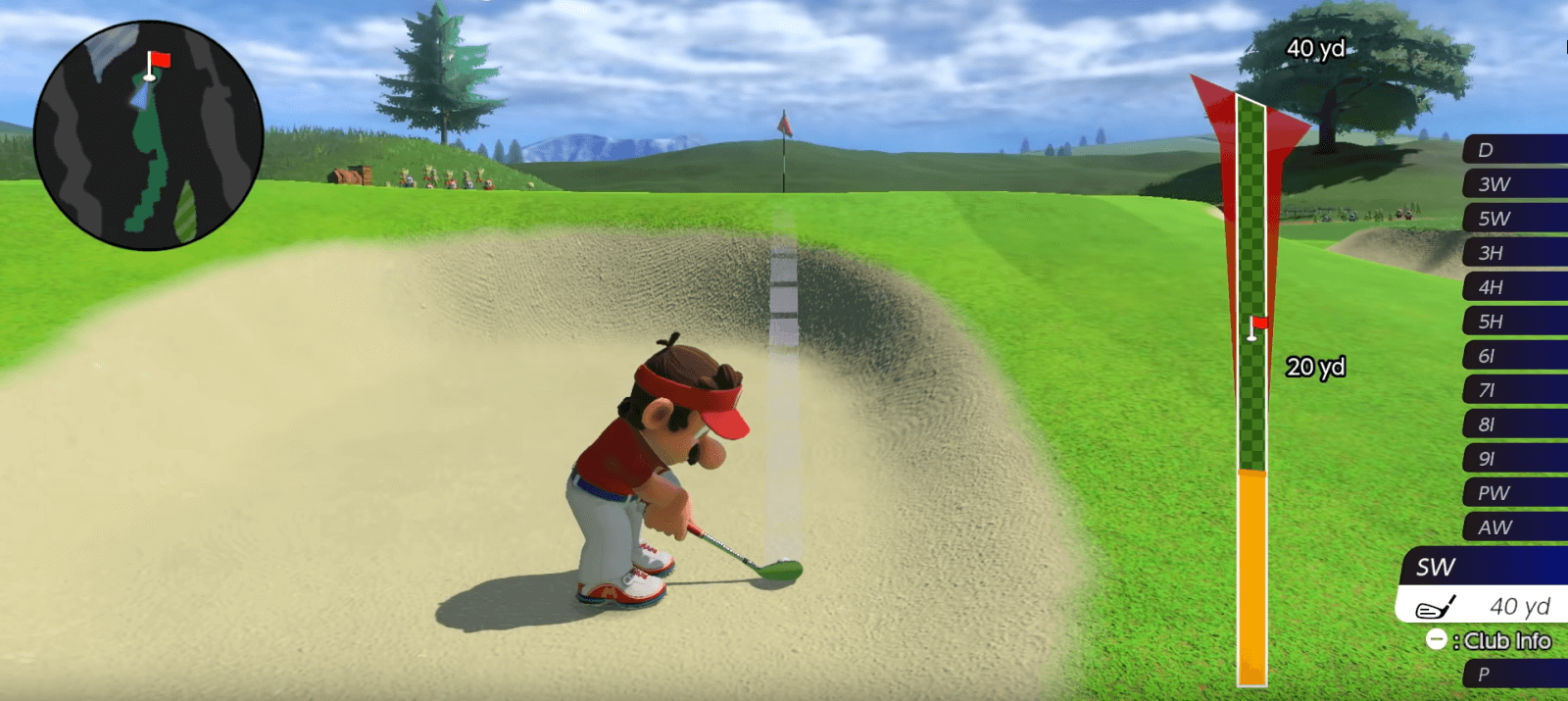Click the shot power gauge bar
1568x701 pixels.
(1251, 392)
